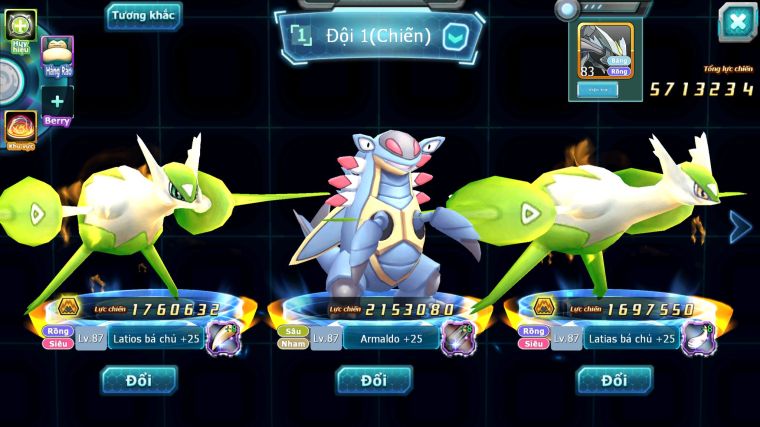Select the Latios bá chủ +25 nameplate
760x427 pixels.
154,339
